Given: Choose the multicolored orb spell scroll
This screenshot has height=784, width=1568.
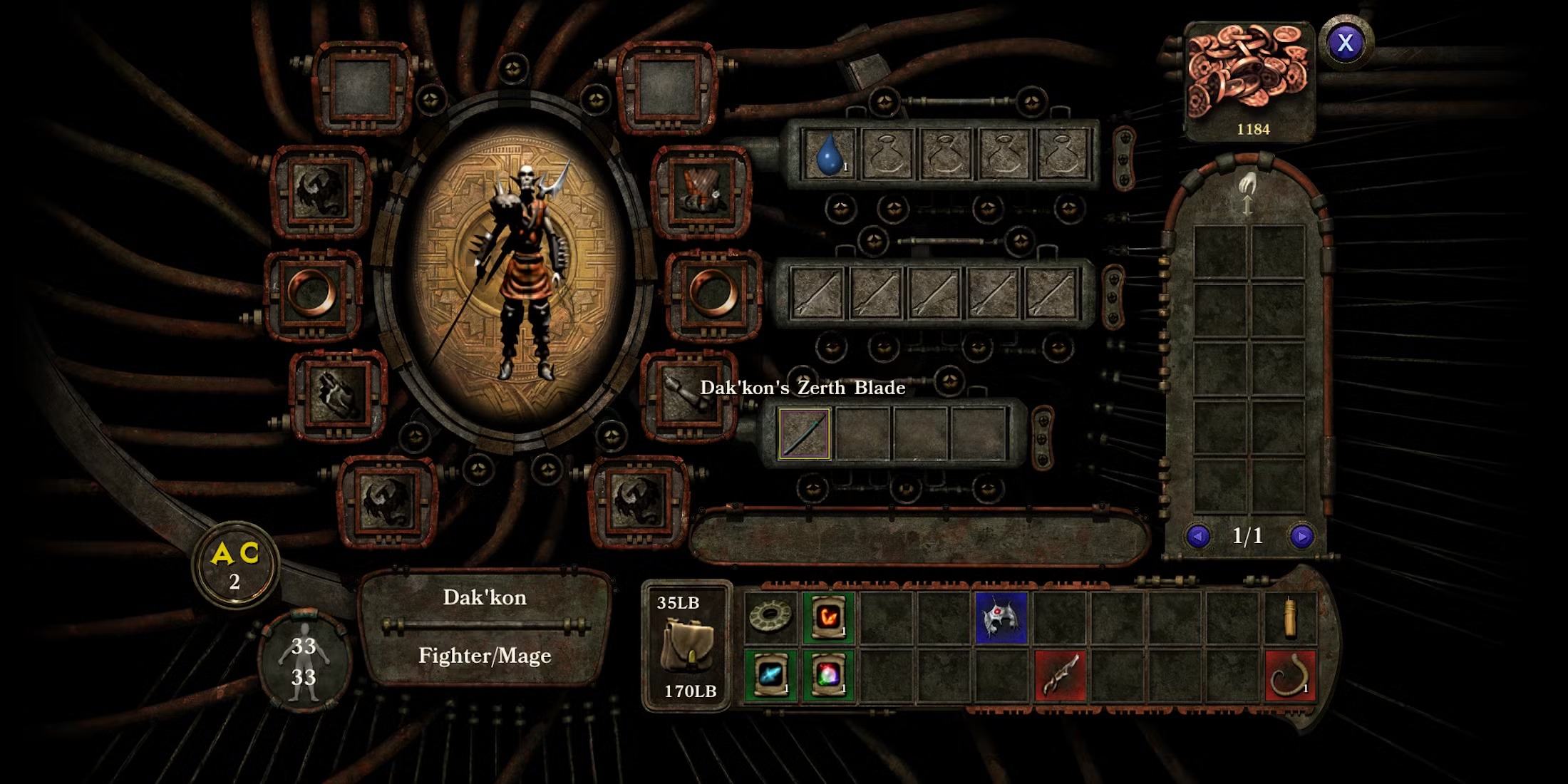Looking at the screenshot, I should (828, 674).
